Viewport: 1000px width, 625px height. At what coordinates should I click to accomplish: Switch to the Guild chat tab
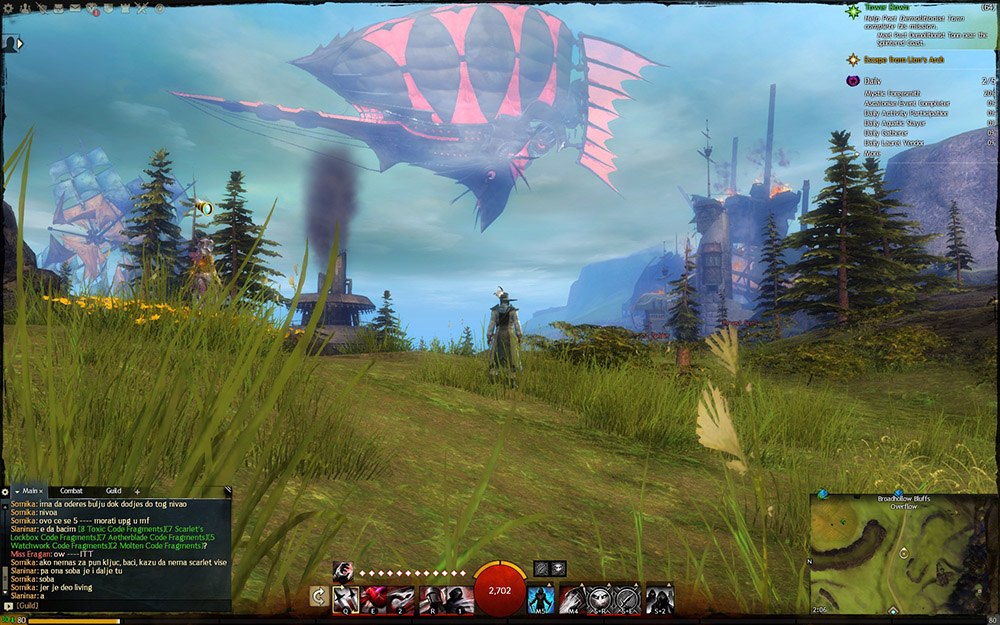pyautogui.click(x=113, y=491)
